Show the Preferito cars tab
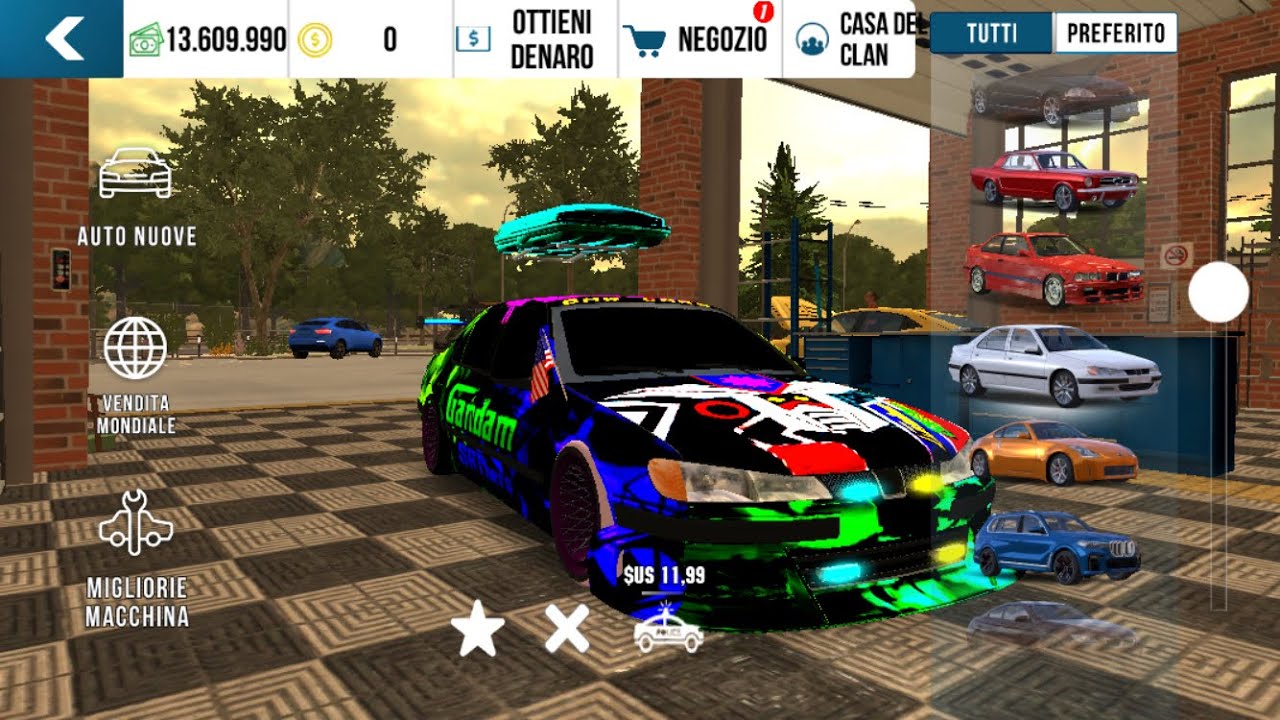 tap(1115, 33)
